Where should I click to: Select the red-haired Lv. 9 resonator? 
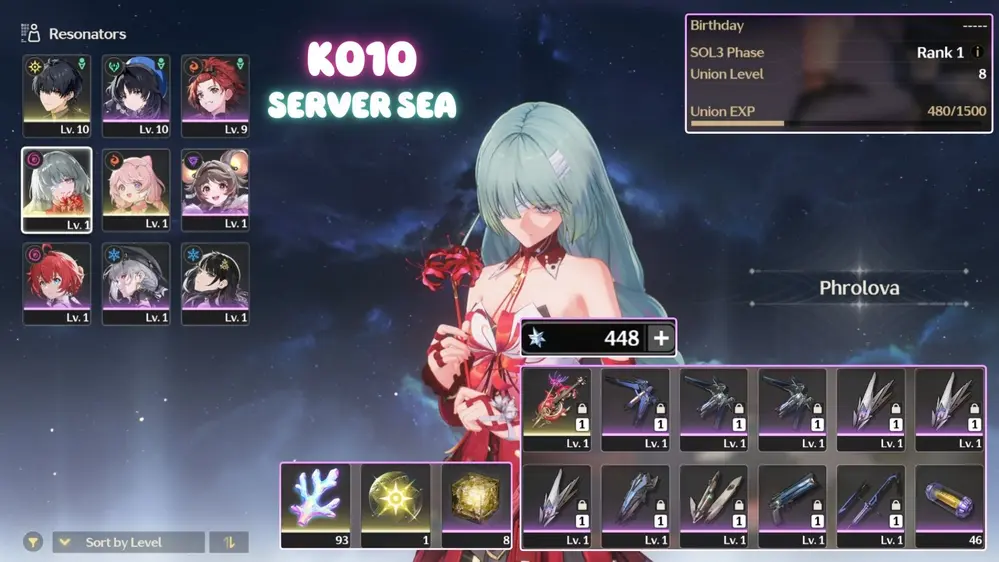[x=215, y=96]
